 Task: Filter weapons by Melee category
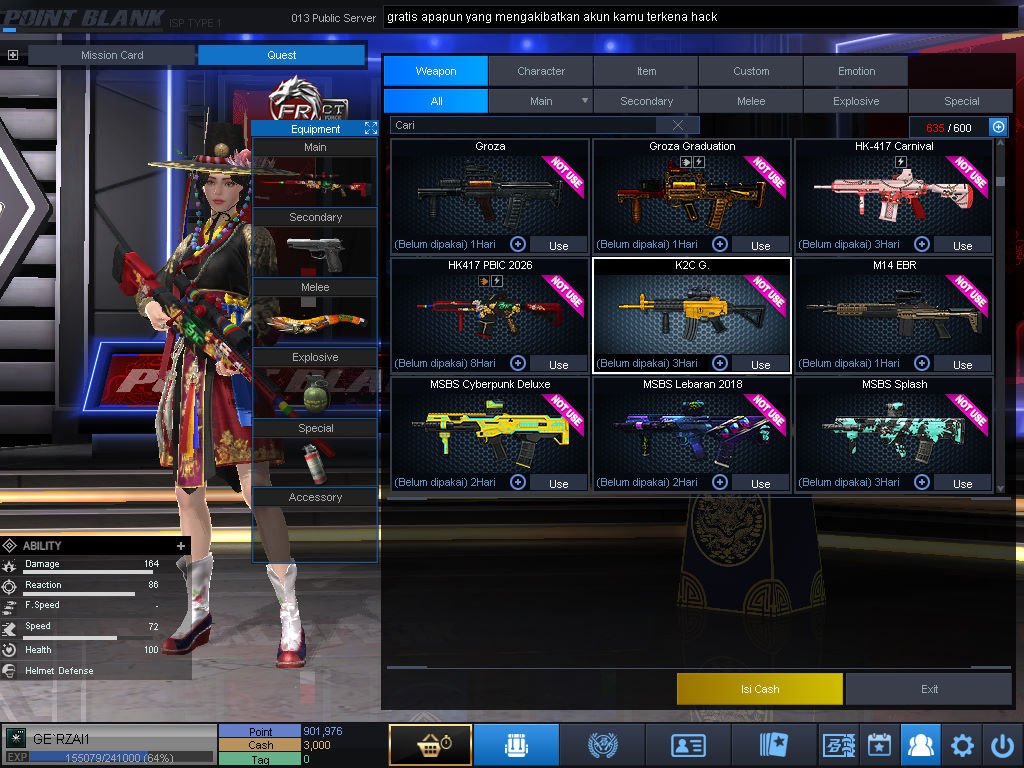click(x=751, y=101)
